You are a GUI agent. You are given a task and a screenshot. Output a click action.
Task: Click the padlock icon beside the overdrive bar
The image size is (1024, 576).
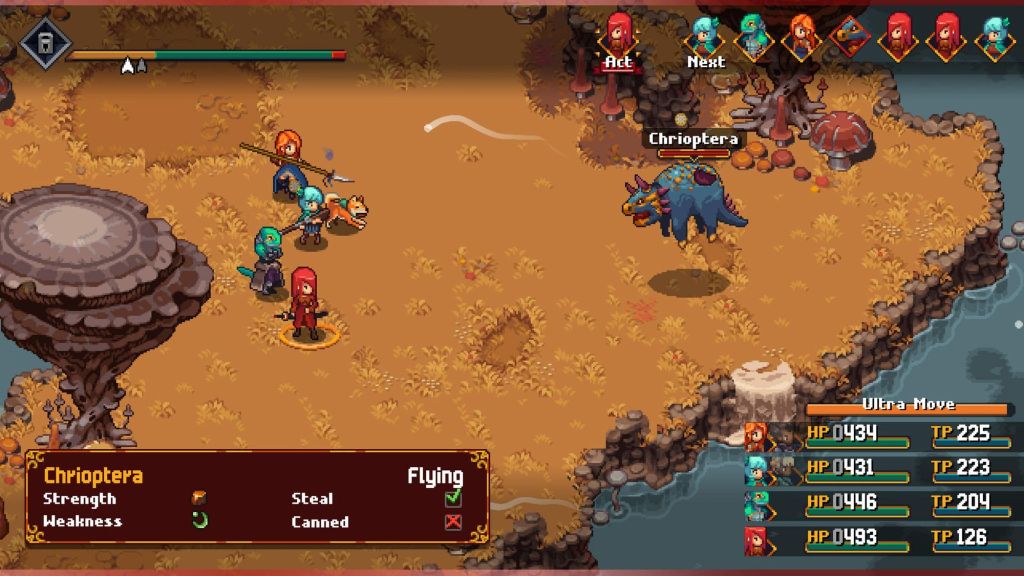[45, 44]
